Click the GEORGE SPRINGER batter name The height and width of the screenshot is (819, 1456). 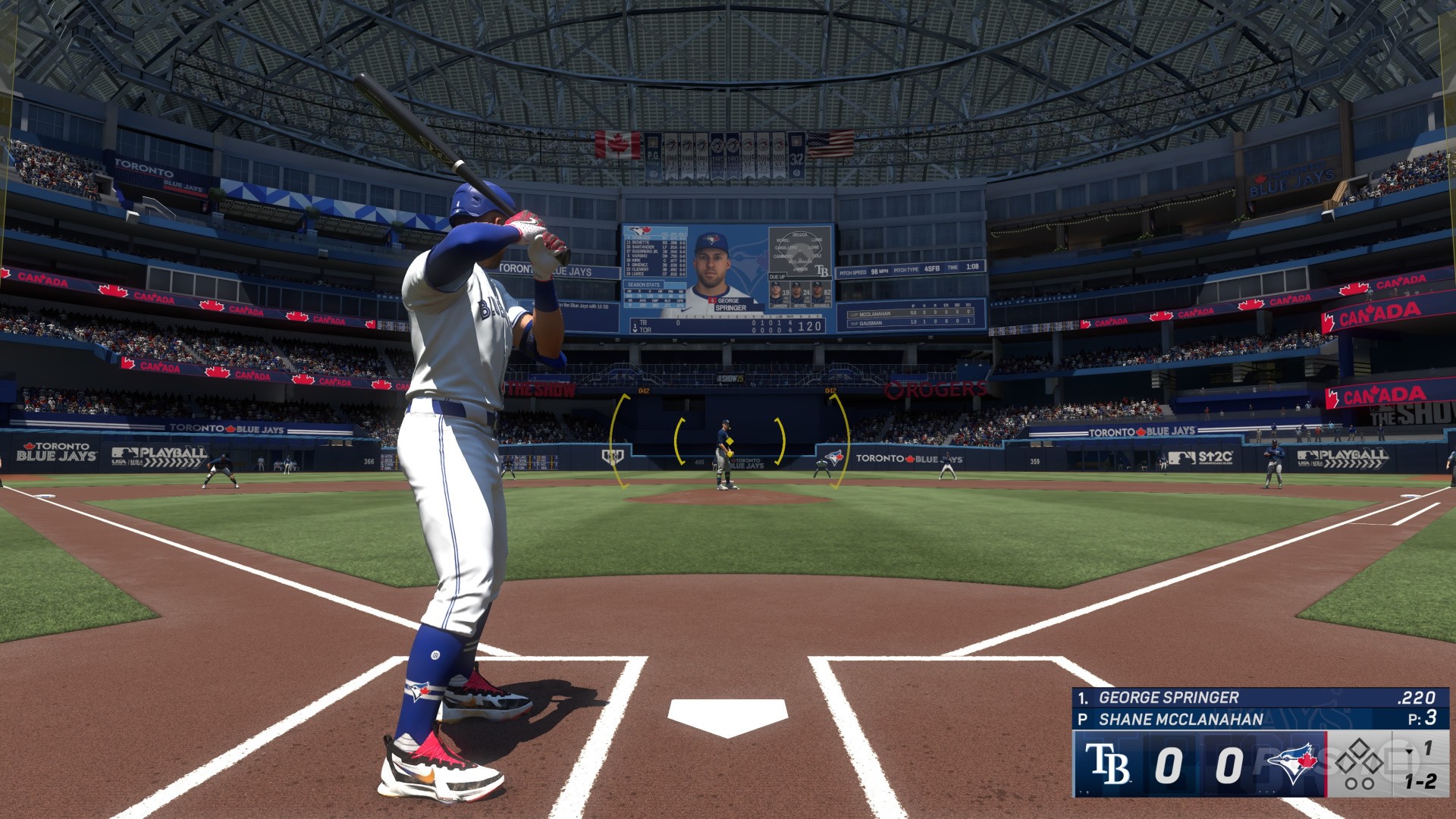1169,697
